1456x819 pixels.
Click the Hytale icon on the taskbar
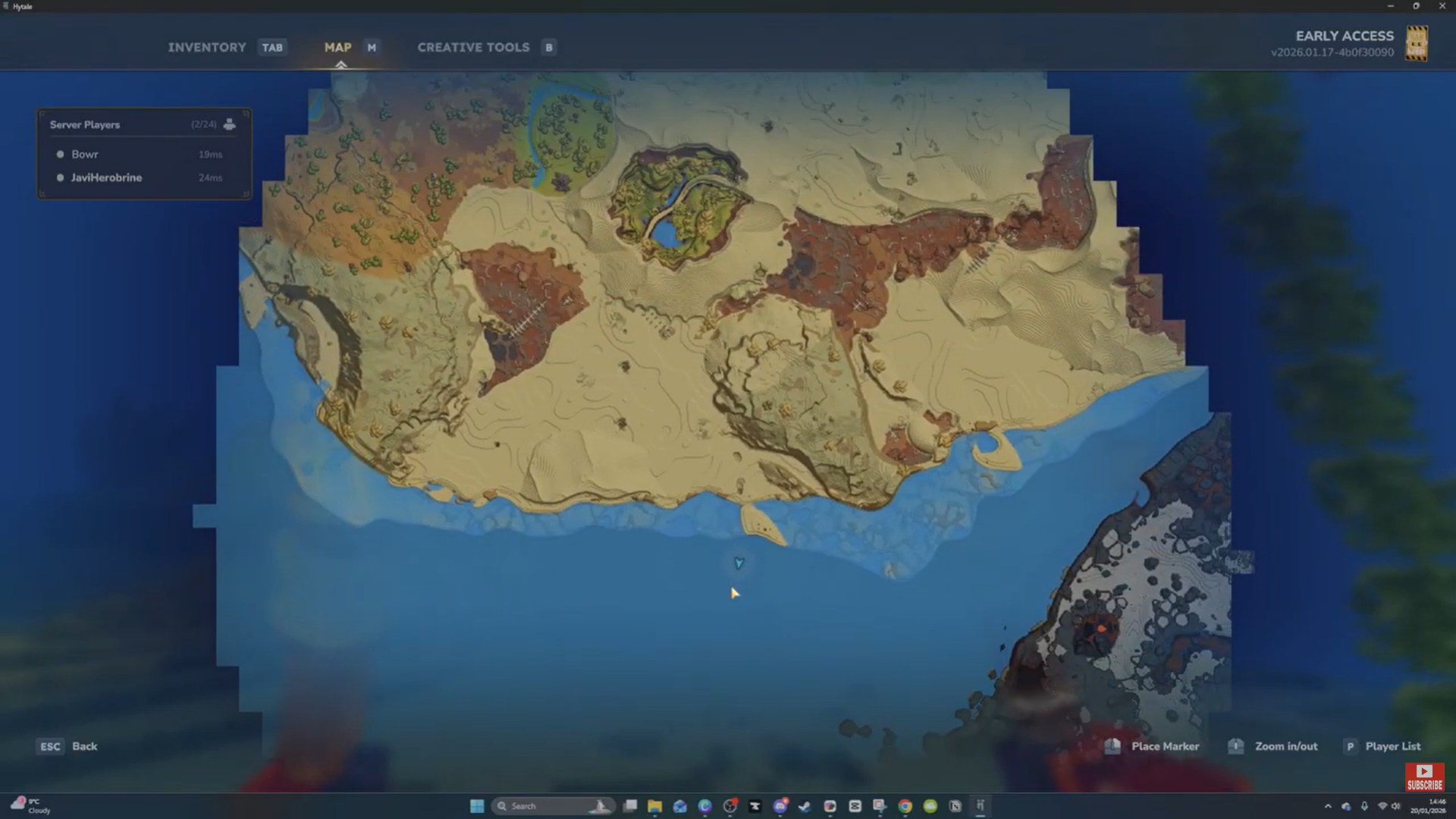[x=981, y=805]
